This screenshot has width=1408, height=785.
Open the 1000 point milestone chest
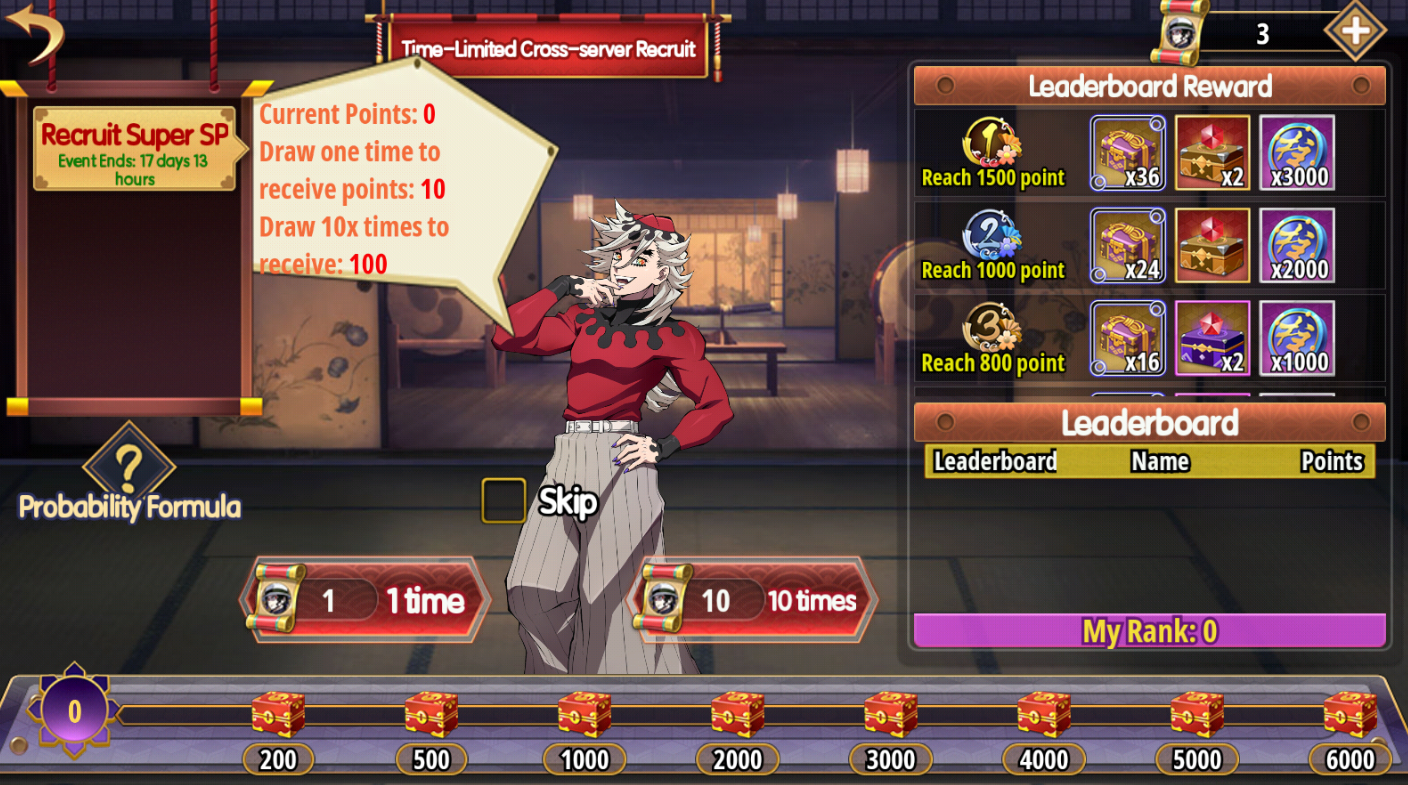[x=584, y=715]
